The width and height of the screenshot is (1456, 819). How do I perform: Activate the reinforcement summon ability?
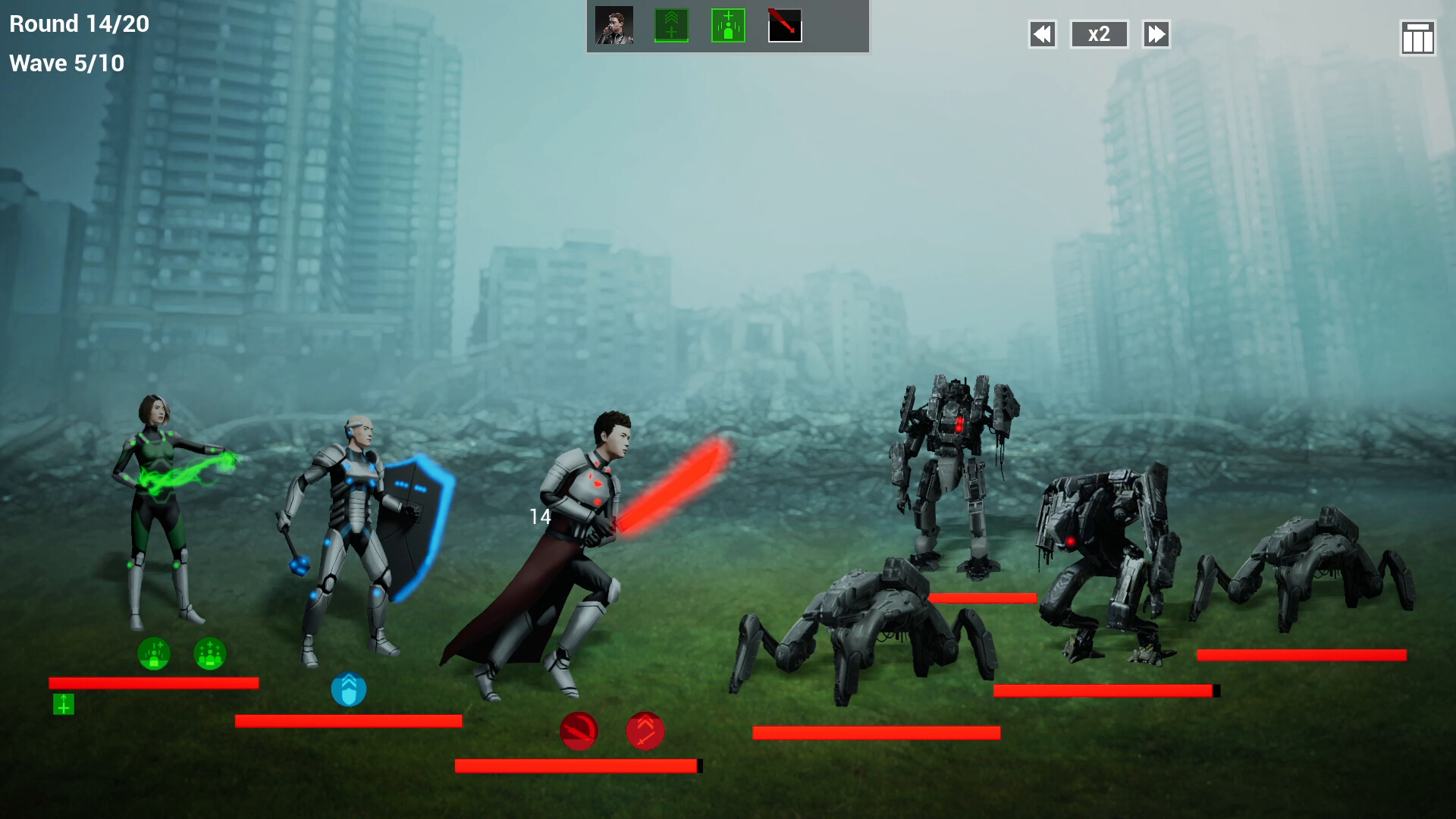[726, 24]
